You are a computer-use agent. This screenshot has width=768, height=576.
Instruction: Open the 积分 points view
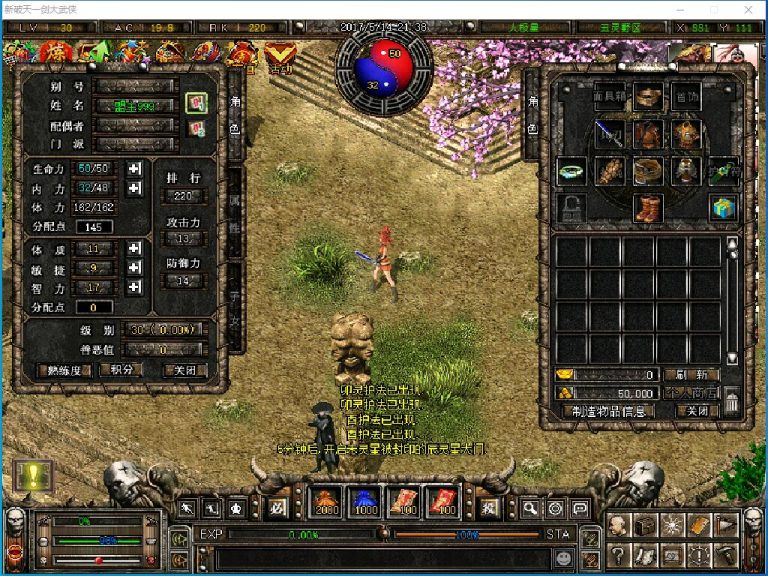point(122,369)
